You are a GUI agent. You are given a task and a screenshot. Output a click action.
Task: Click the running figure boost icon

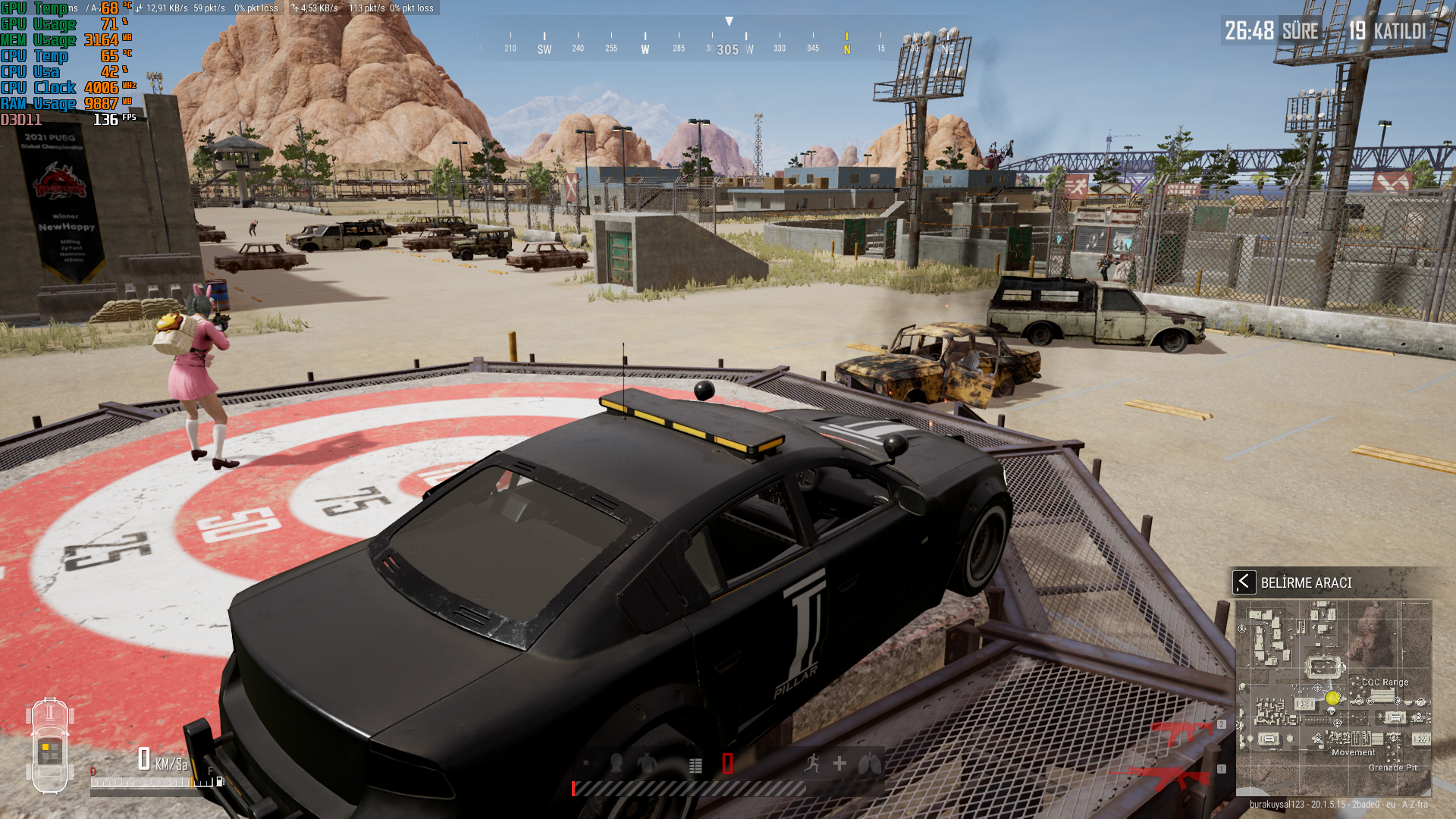pos(811,764)
